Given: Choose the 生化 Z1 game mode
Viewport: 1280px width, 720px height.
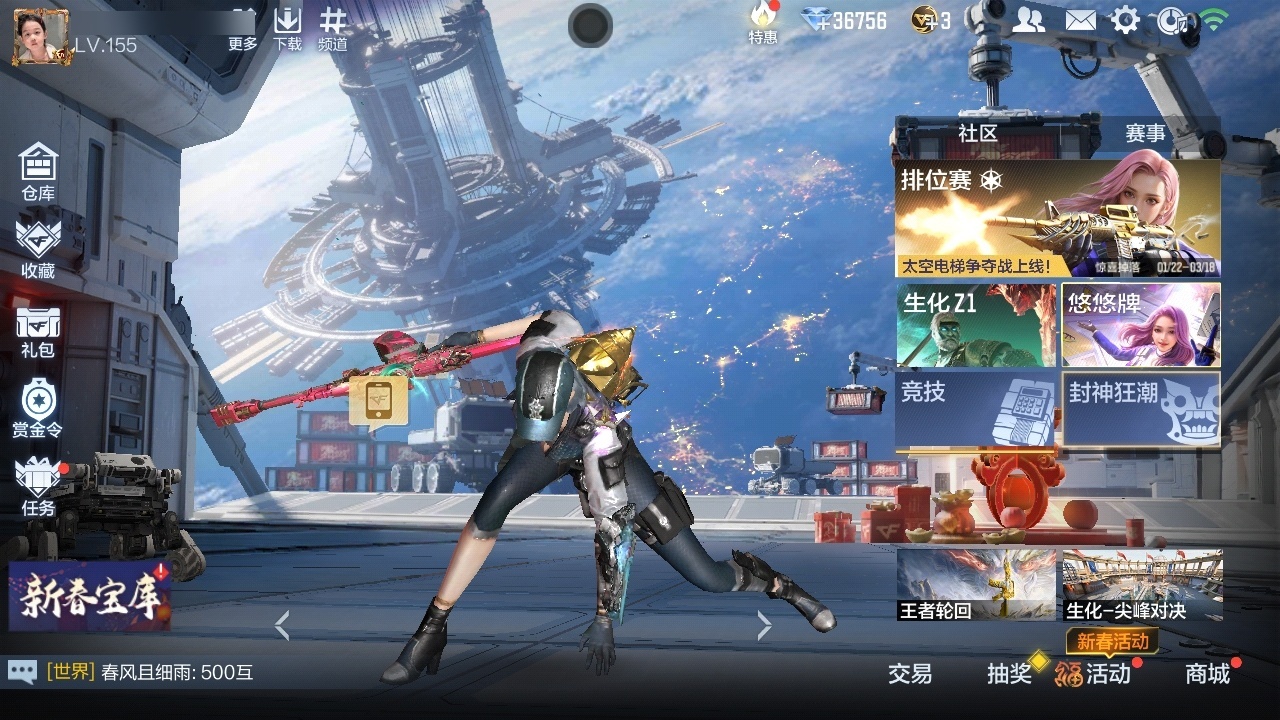Looking at the screenshot, I should [976, 325].
